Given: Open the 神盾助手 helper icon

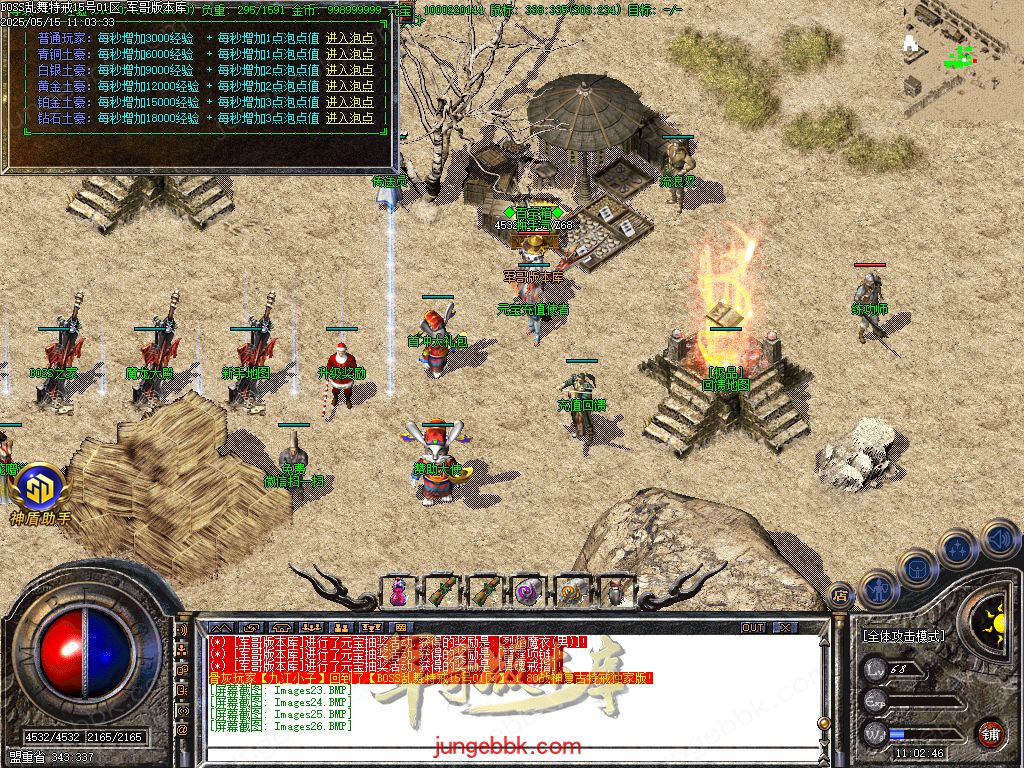Looking at the screenshot, I should [x=40, y=490].
